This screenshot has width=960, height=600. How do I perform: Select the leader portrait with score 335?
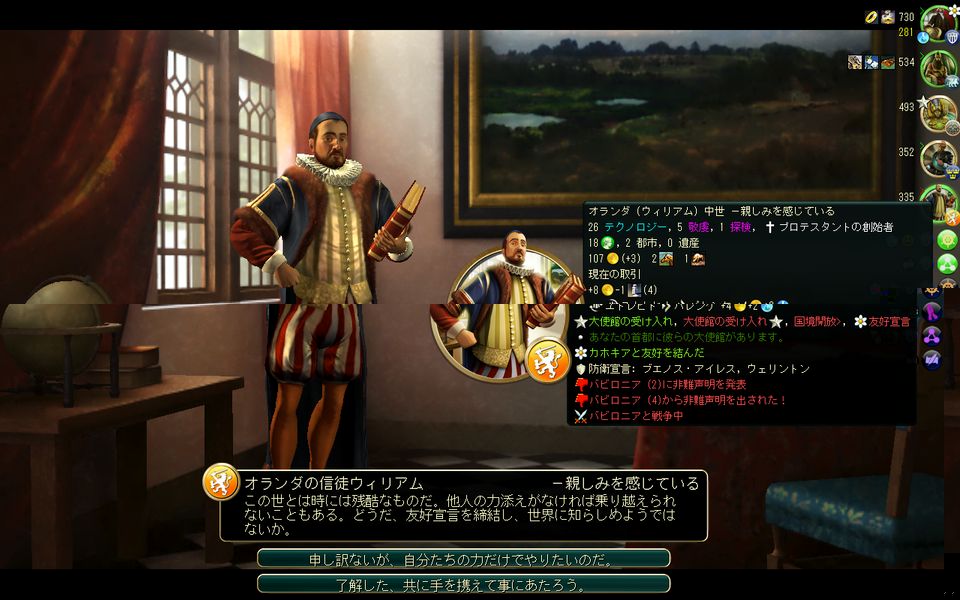click(939, 196)
